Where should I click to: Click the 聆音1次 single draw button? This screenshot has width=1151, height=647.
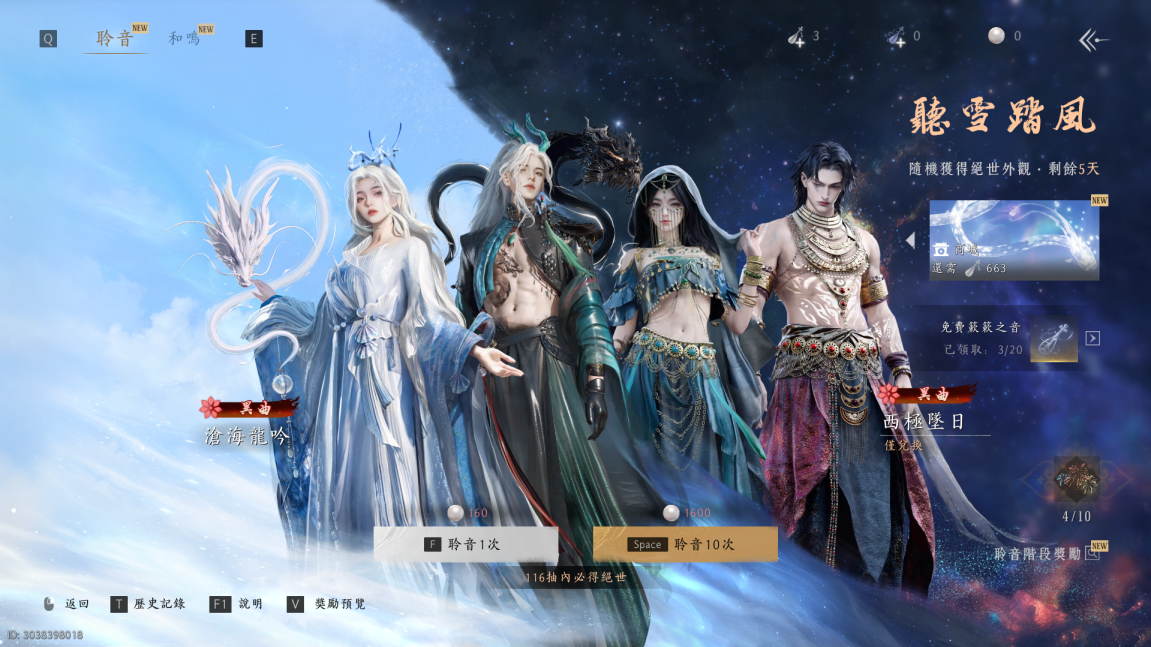[x=465, y=544]
